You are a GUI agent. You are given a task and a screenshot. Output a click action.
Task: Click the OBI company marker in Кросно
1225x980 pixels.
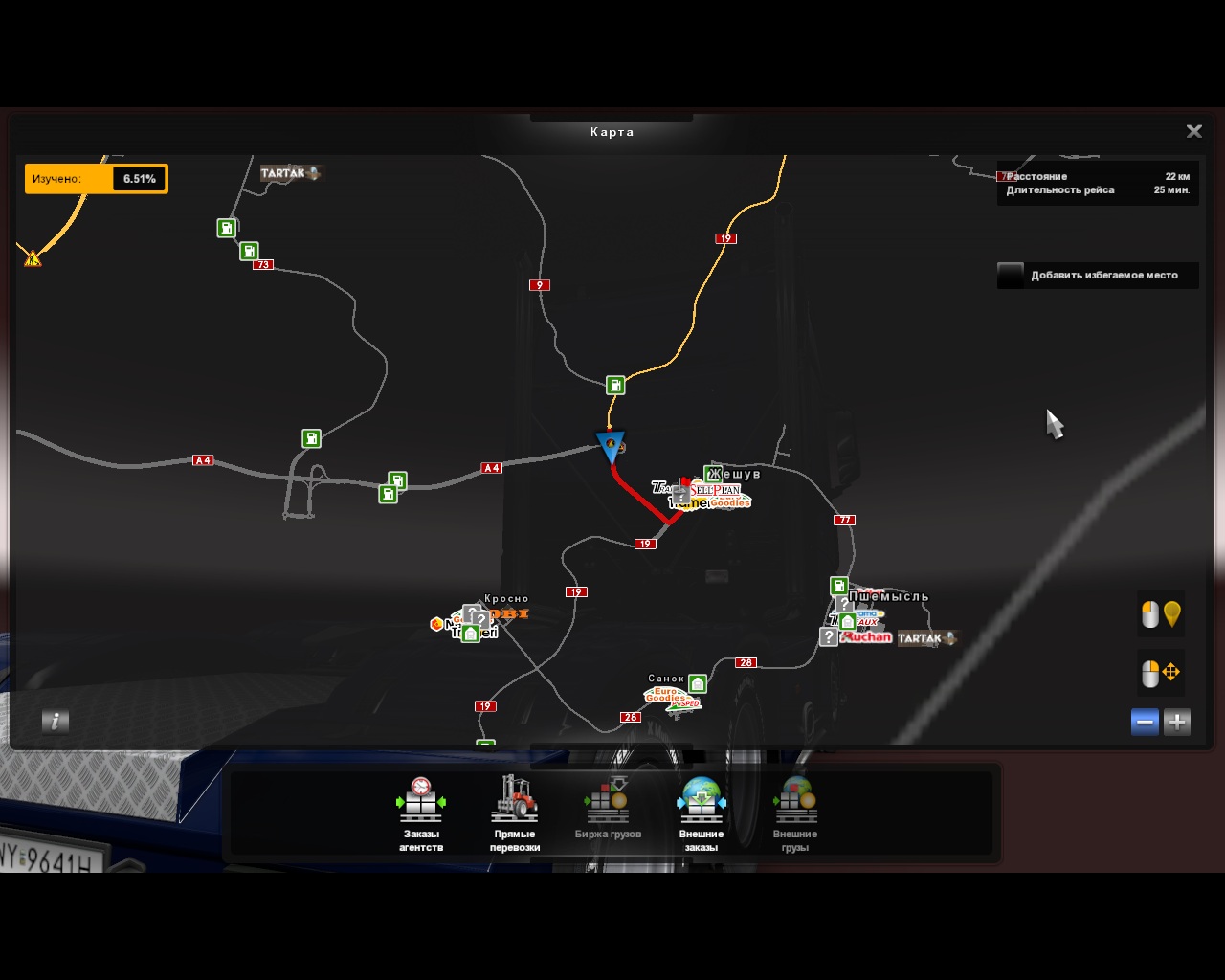[x=509, y=613]
